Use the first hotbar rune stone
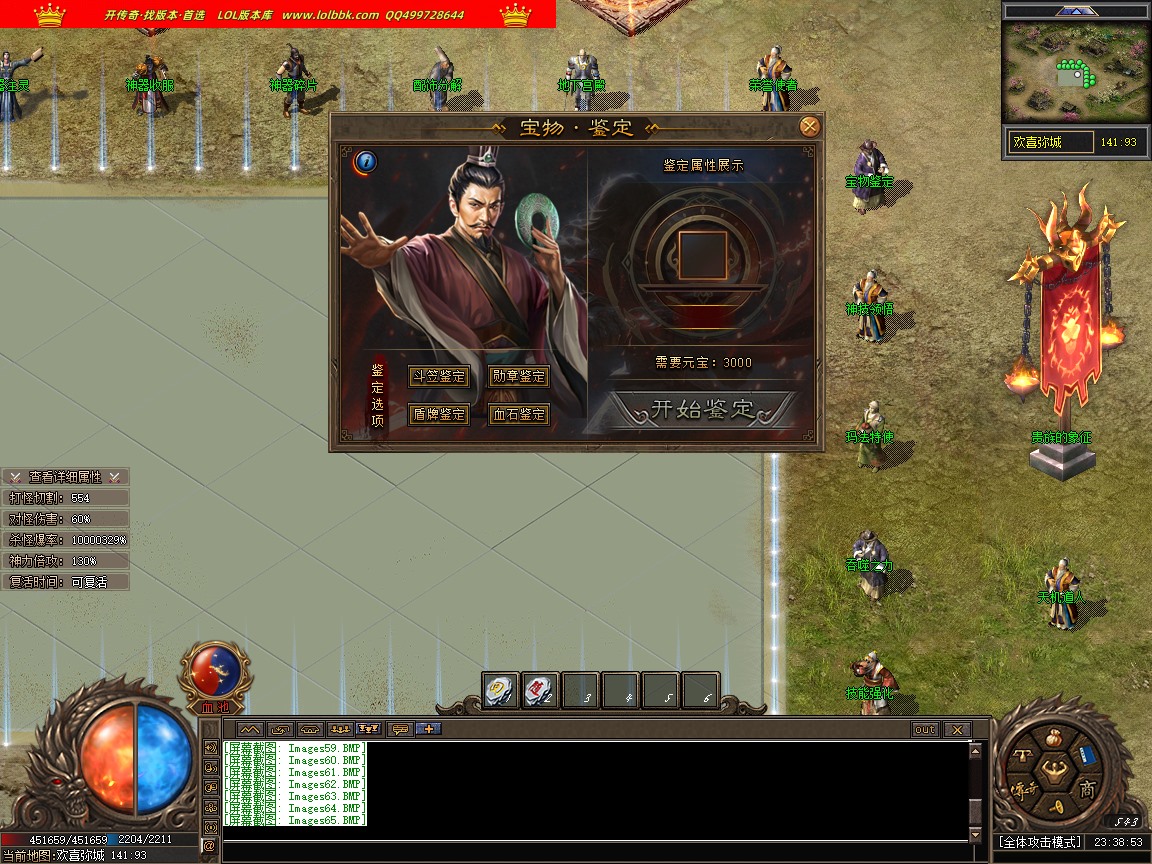Screen dimensions: 1152x864 click(x=501, y=690)
